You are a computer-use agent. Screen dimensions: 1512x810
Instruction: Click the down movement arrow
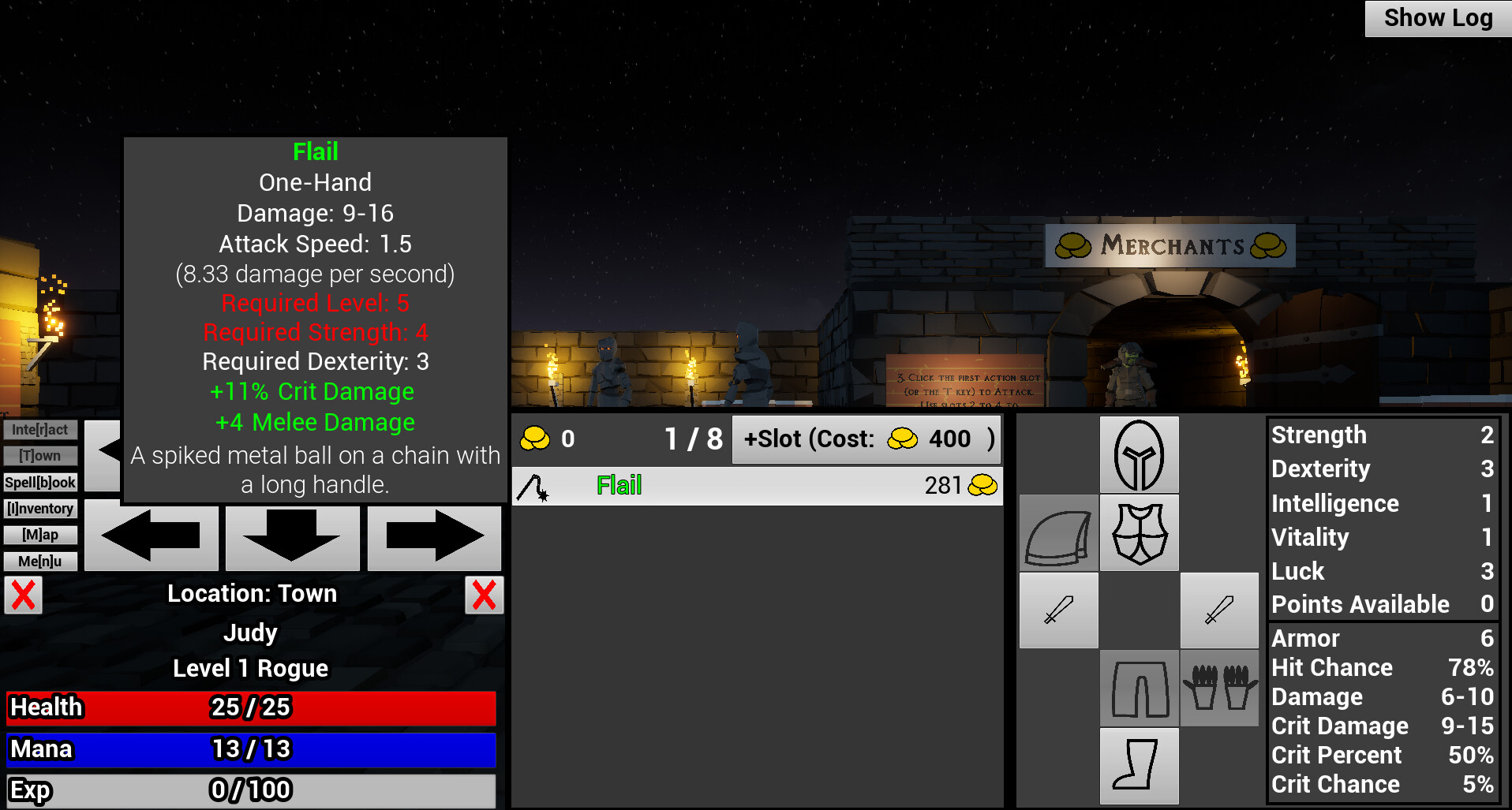click(x=292, y=537)
